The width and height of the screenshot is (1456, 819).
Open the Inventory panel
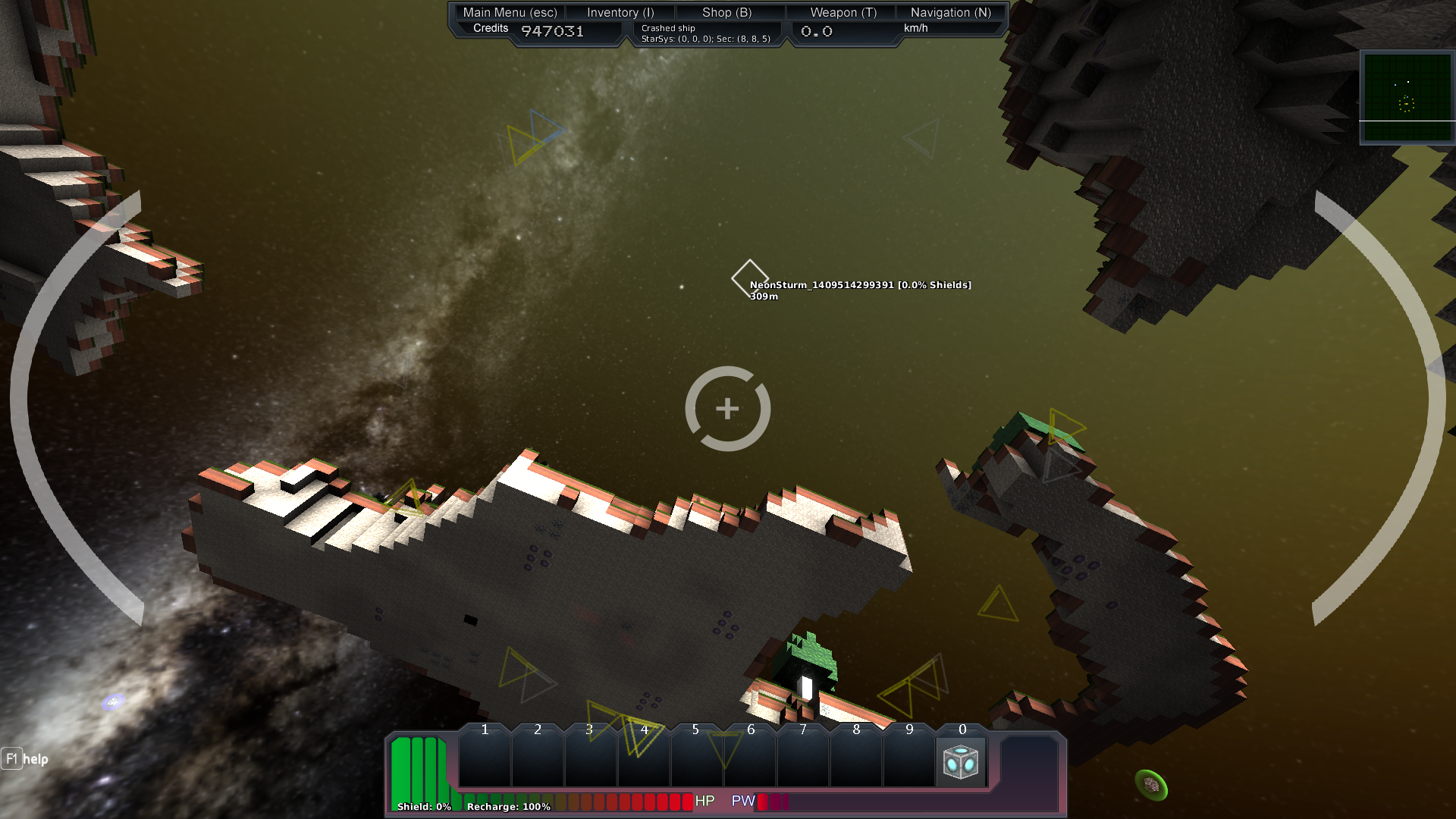[x=620, y=12]
